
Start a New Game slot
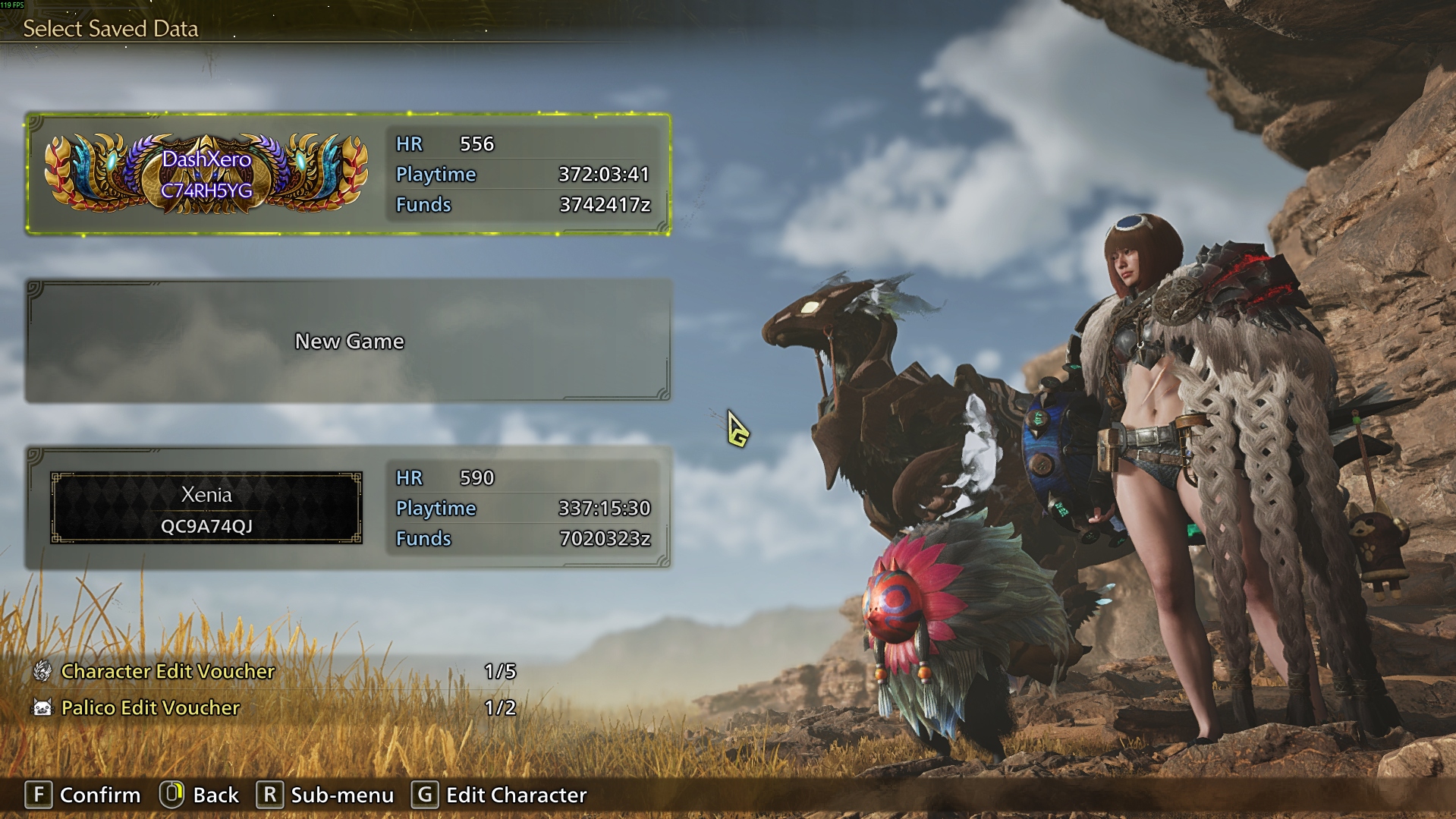point(348,341)
